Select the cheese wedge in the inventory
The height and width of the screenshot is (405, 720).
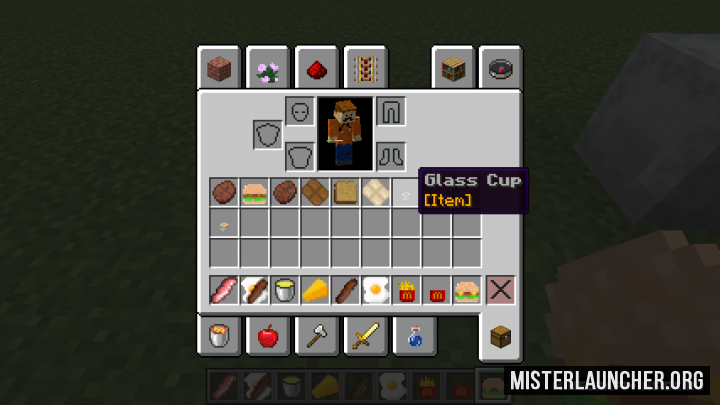coord(316,291)
